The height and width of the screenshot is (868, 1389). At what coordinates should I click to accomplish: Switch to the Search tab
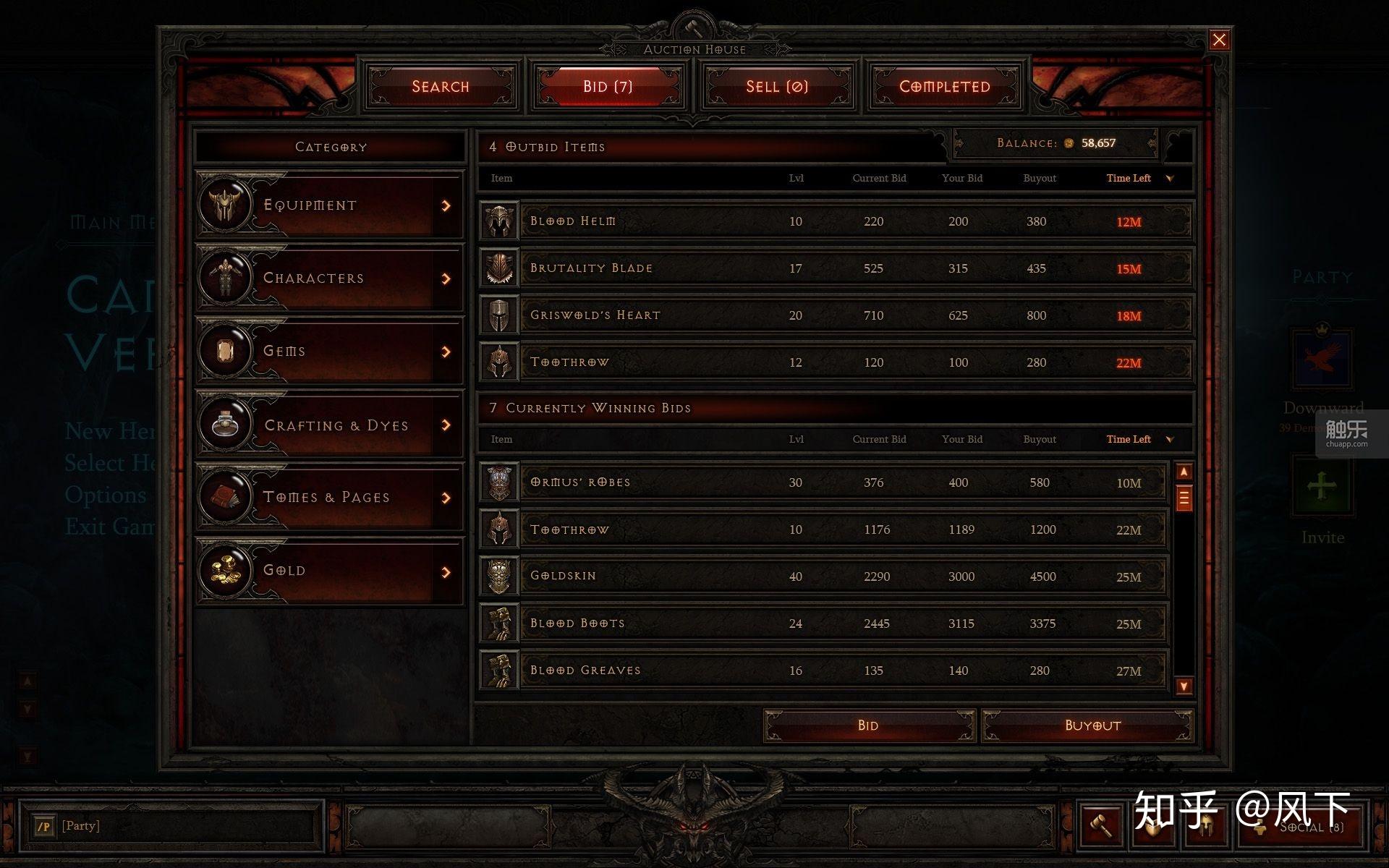tap(441, 87)
